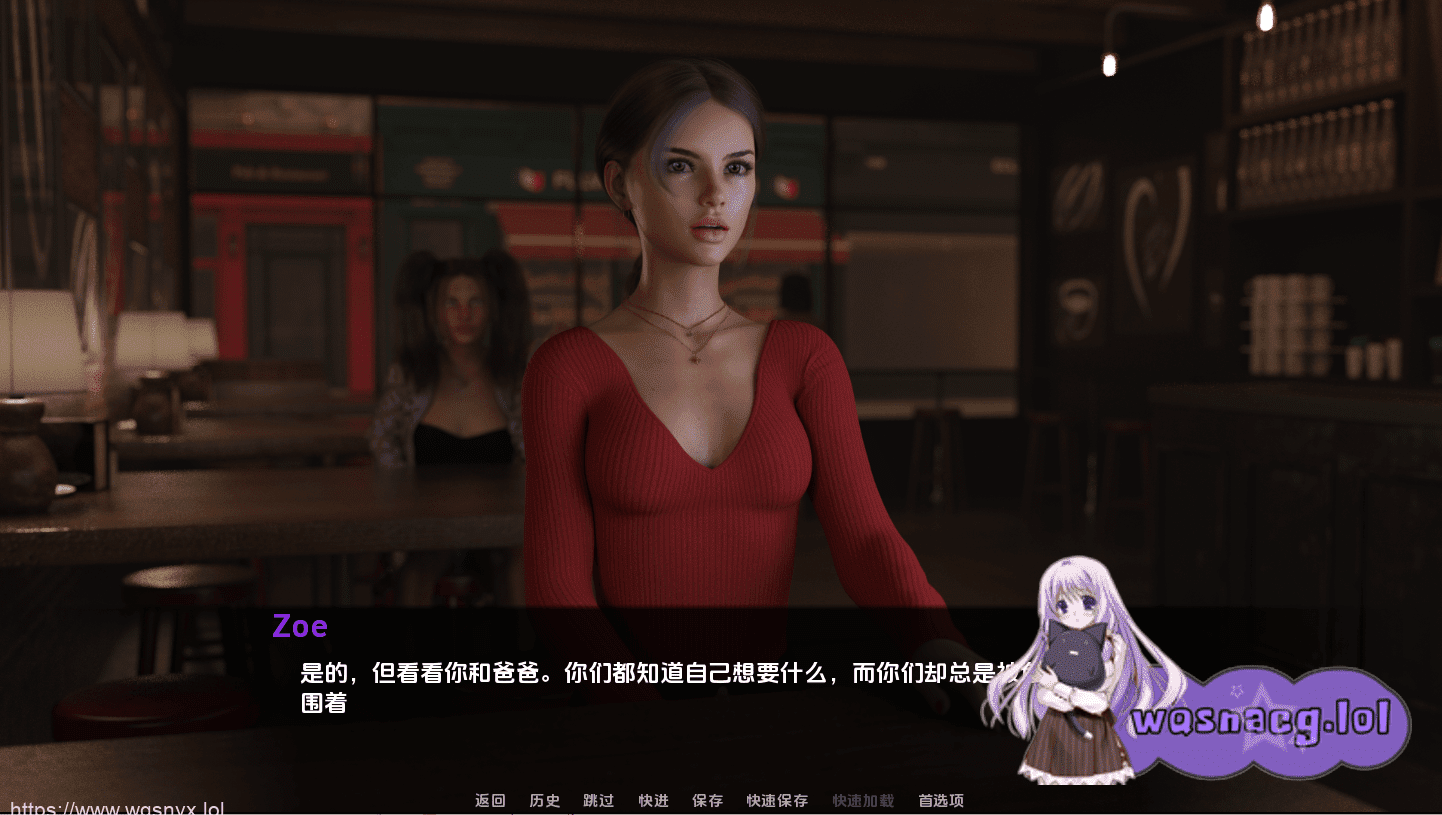Select the speaker name Zoe
The width and height of the screenshot is (1442, 815).
point(300,626)
